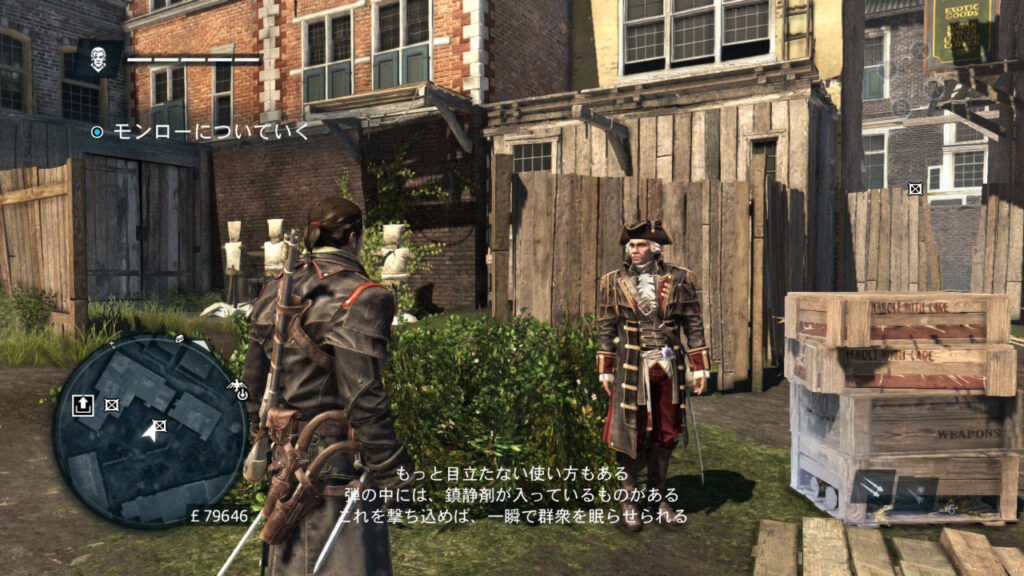Viewport: 1024px width, 576px height.
Task: Select the eagle icon on minimap edge
Action: [238, 387]
